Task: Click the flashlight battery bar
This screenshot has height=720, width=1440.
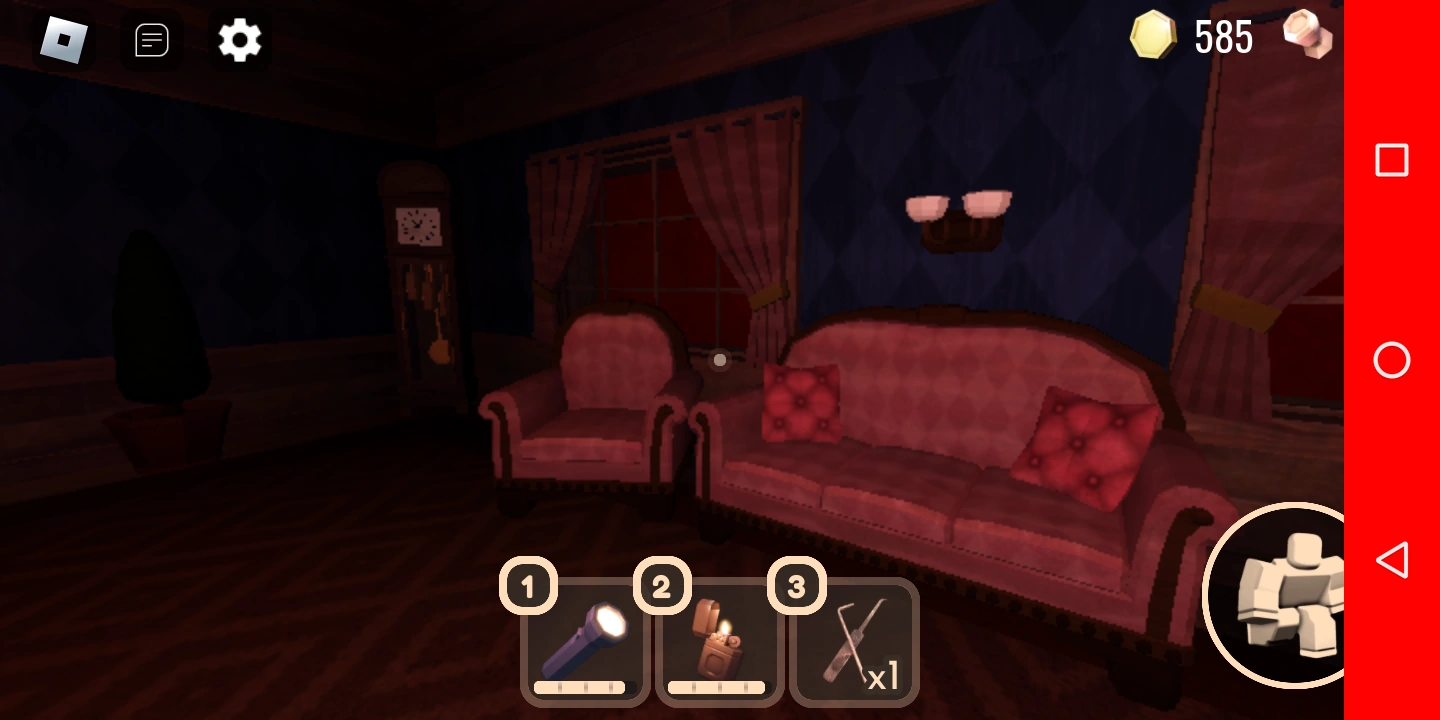Action: pyautogui.click(x=584, y=687)
